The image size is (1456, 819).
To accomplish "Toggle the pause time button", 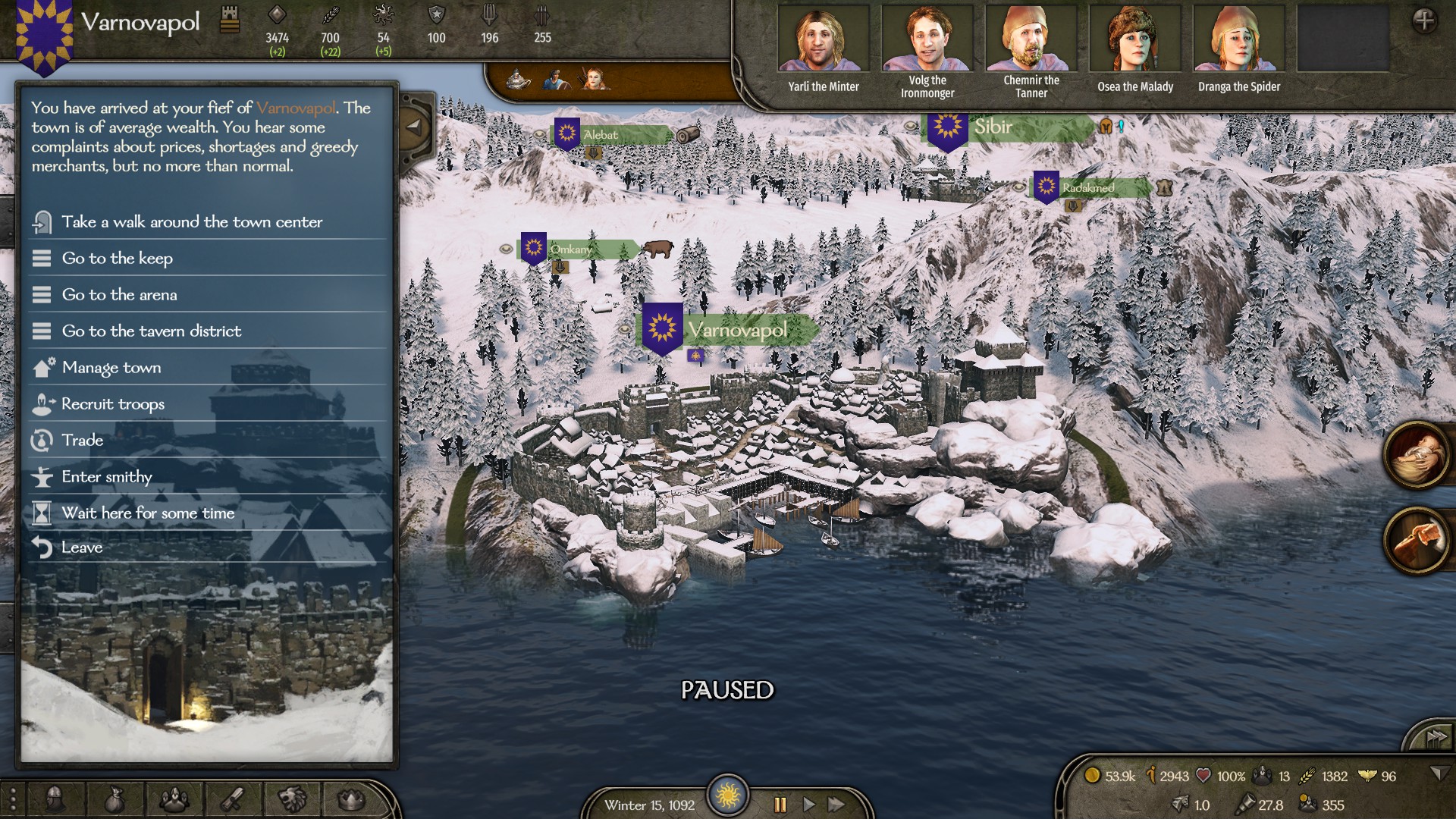I will 780,805.
